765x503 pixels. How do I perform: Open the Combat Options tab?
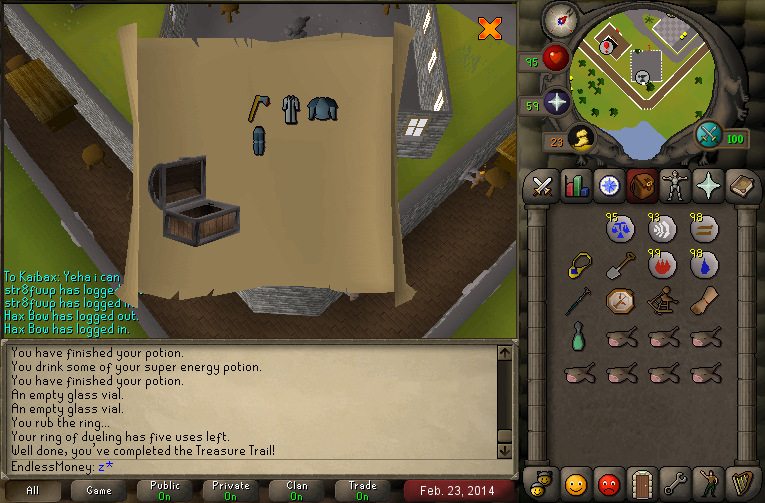[543, 185]
